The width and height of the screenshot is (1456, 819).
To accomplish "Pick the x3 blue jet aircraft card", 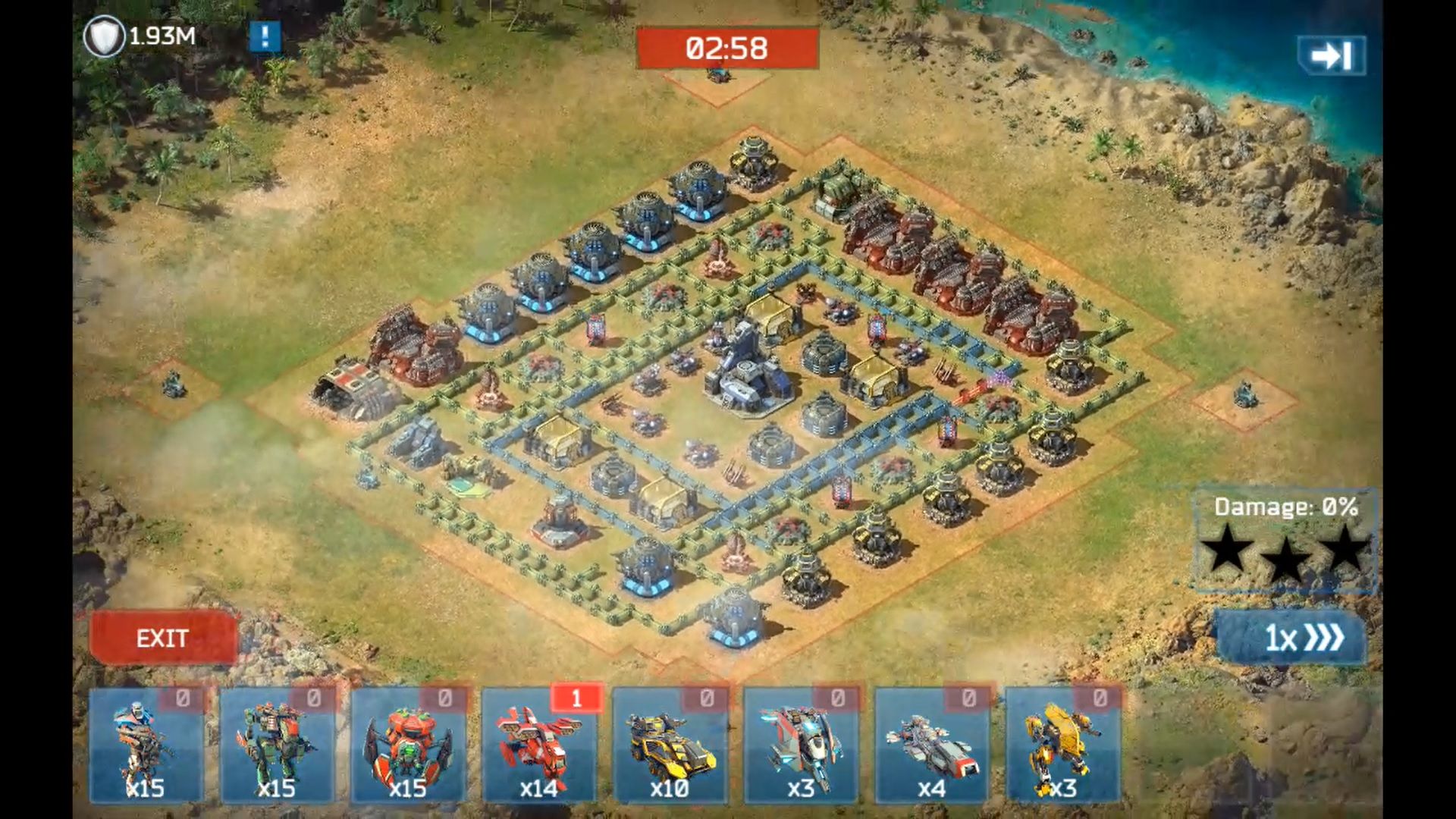I will pyautogui.click(x=801, y=746).
